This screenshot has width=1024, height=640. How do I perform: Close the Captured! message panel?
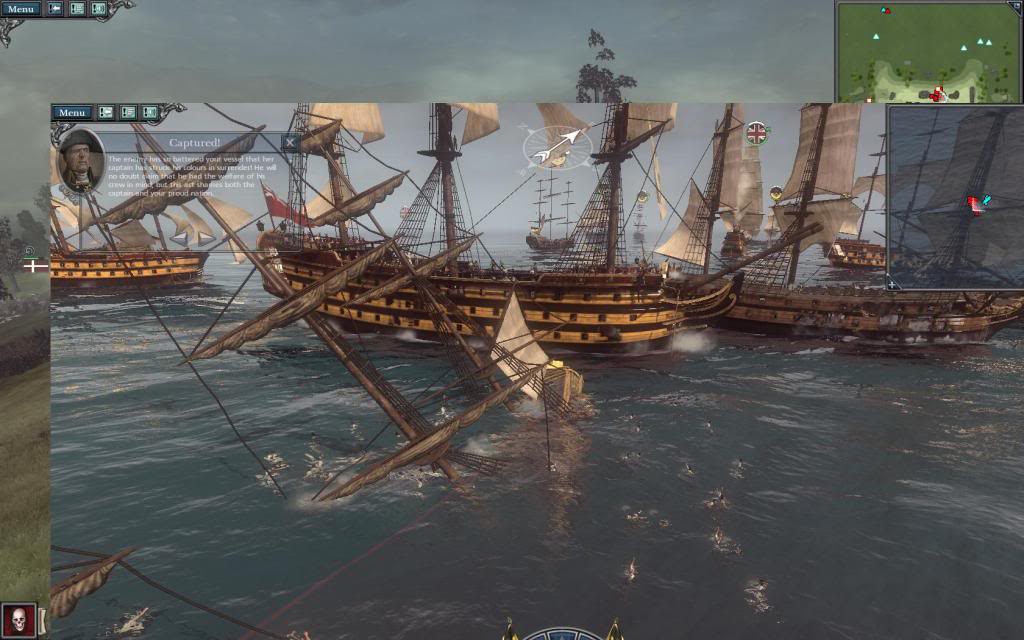290,143
